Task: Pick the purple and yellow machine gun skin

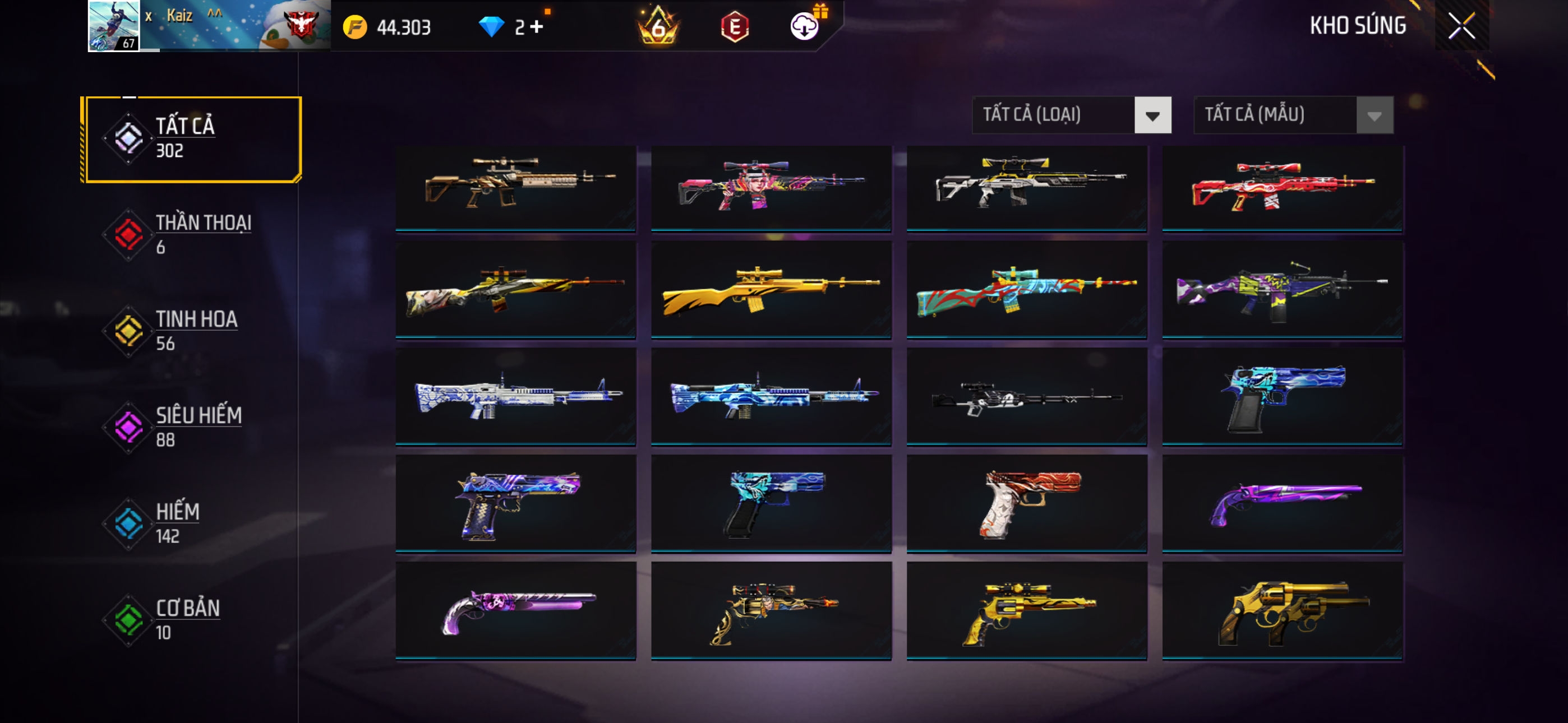Action: point(1282,289)
